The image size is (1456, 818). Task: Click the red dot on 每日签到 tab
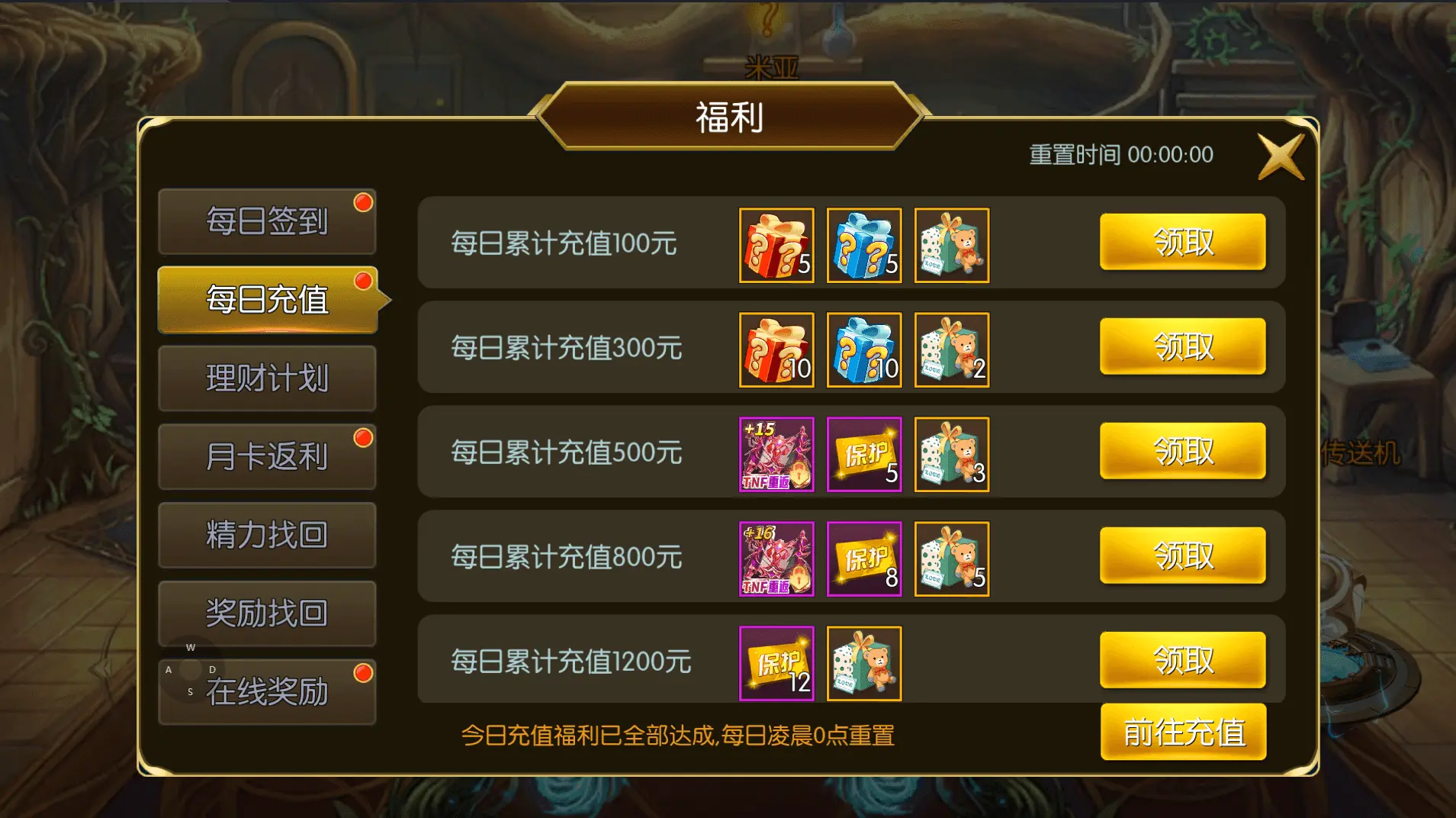point(365,201)
